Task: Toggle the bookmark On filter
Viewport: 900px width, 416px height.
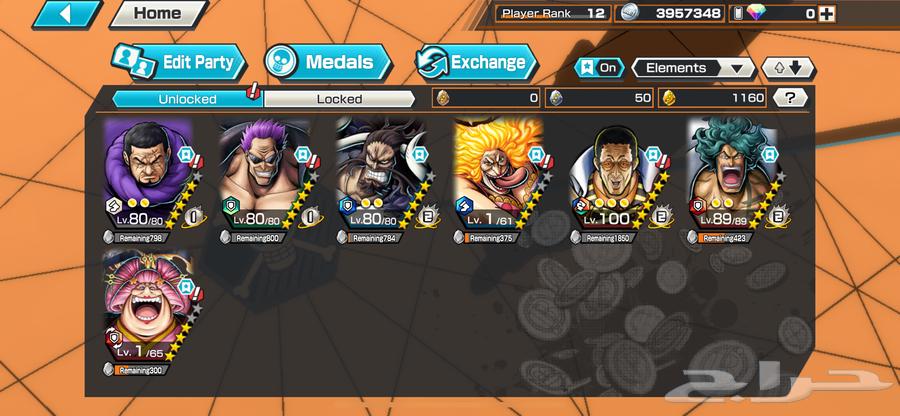Action: point(597,68)
